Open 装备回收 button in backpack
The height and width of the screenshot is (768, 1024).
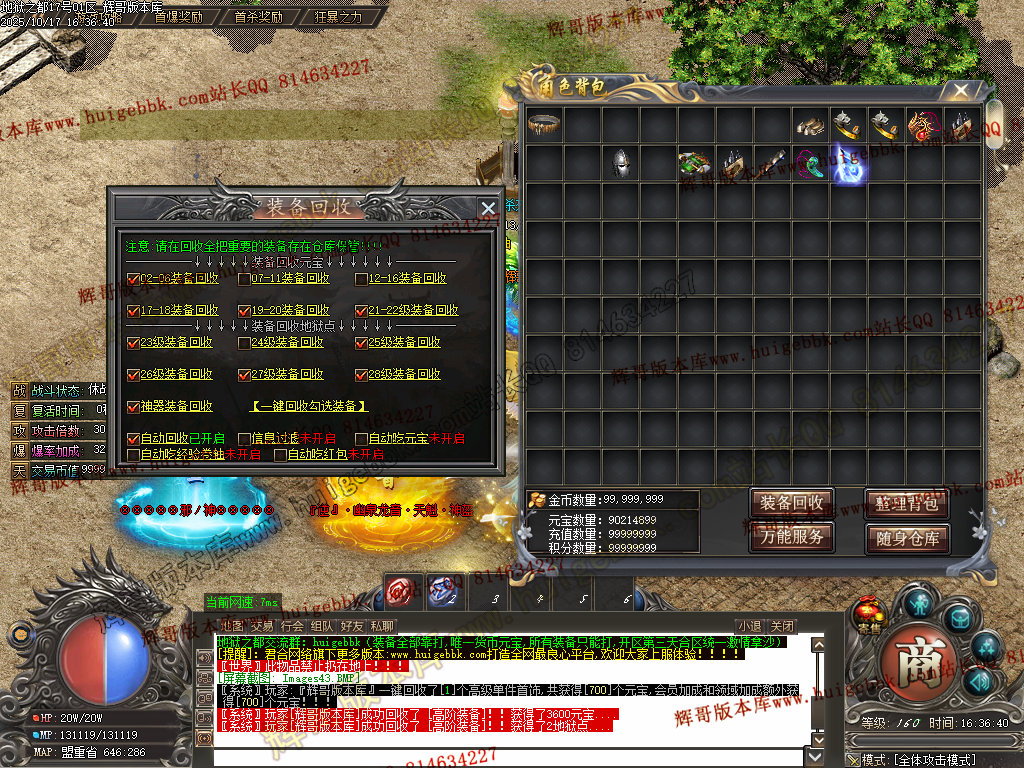pyautogui.click(x=791, y=503)
